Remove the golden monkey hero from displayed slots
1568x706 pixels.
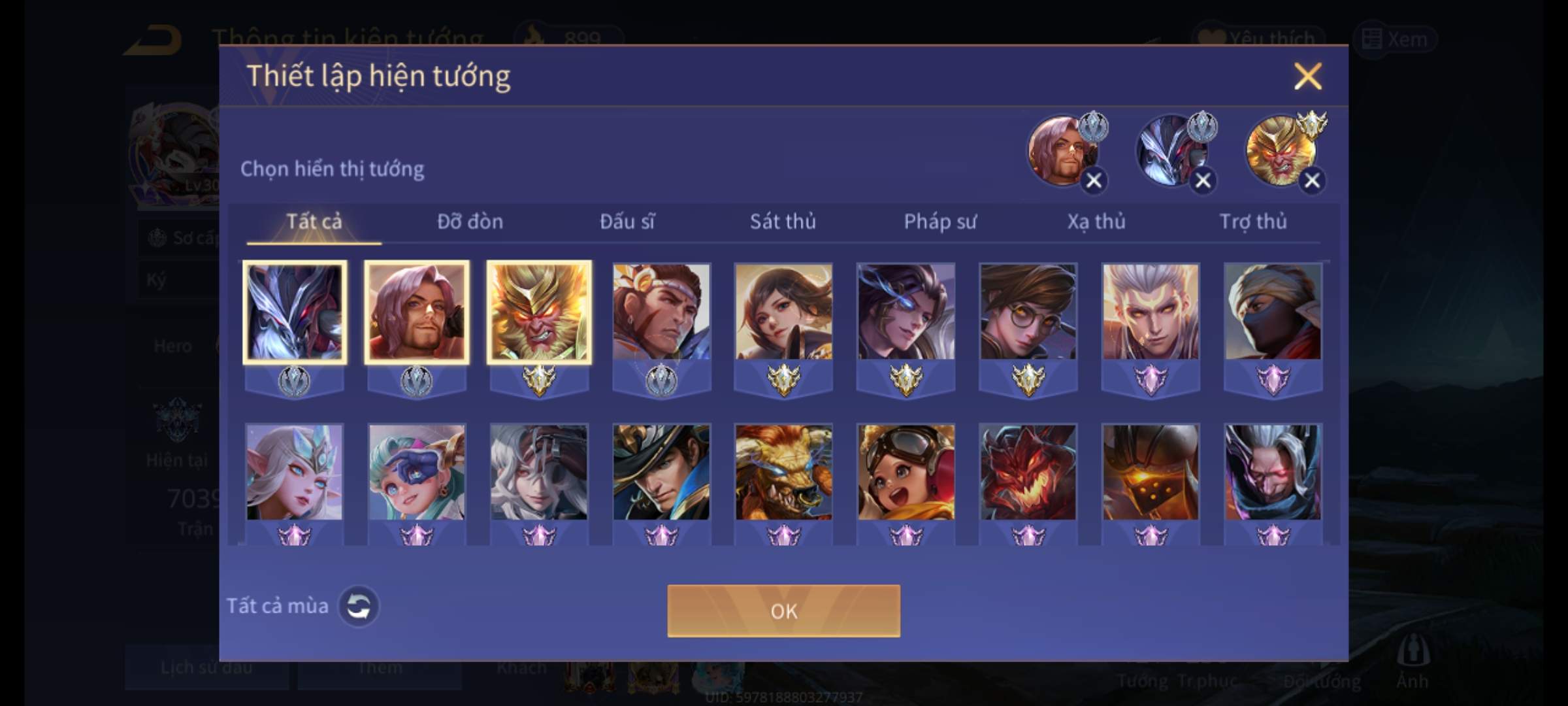(x=1312, y=180)
